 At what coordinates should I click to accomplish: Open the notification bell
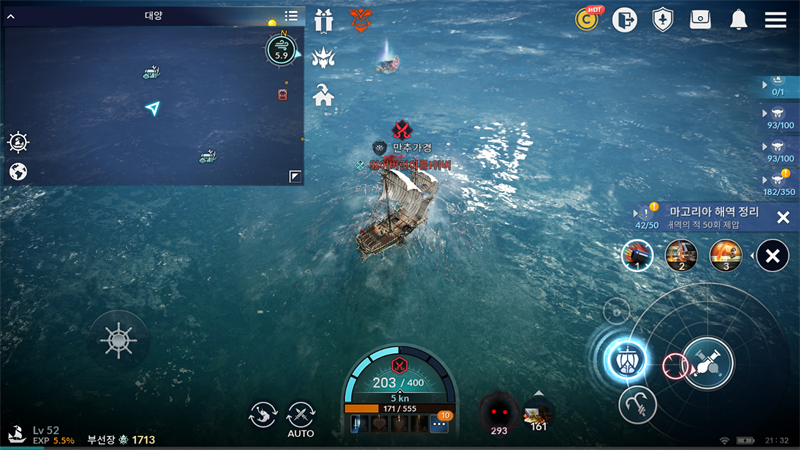pos(739,19)
